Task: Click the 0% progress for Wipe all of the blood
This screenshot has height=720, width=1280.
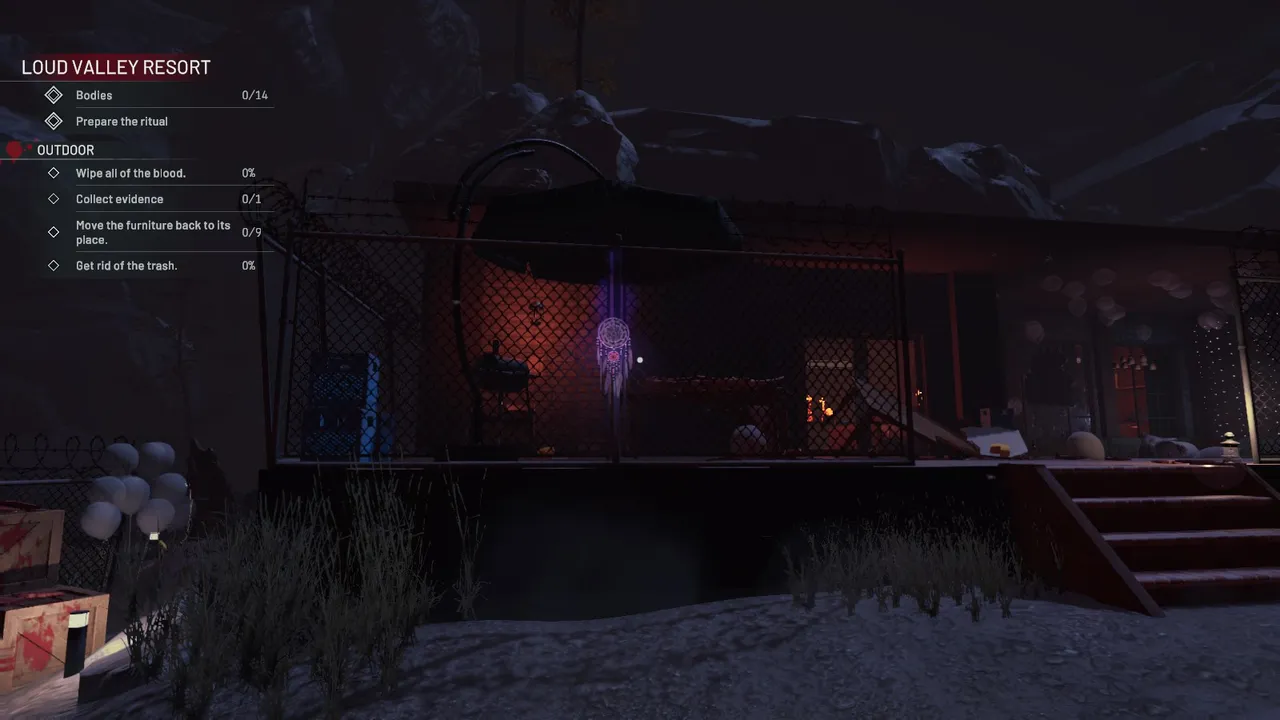Action: [248, 173]
